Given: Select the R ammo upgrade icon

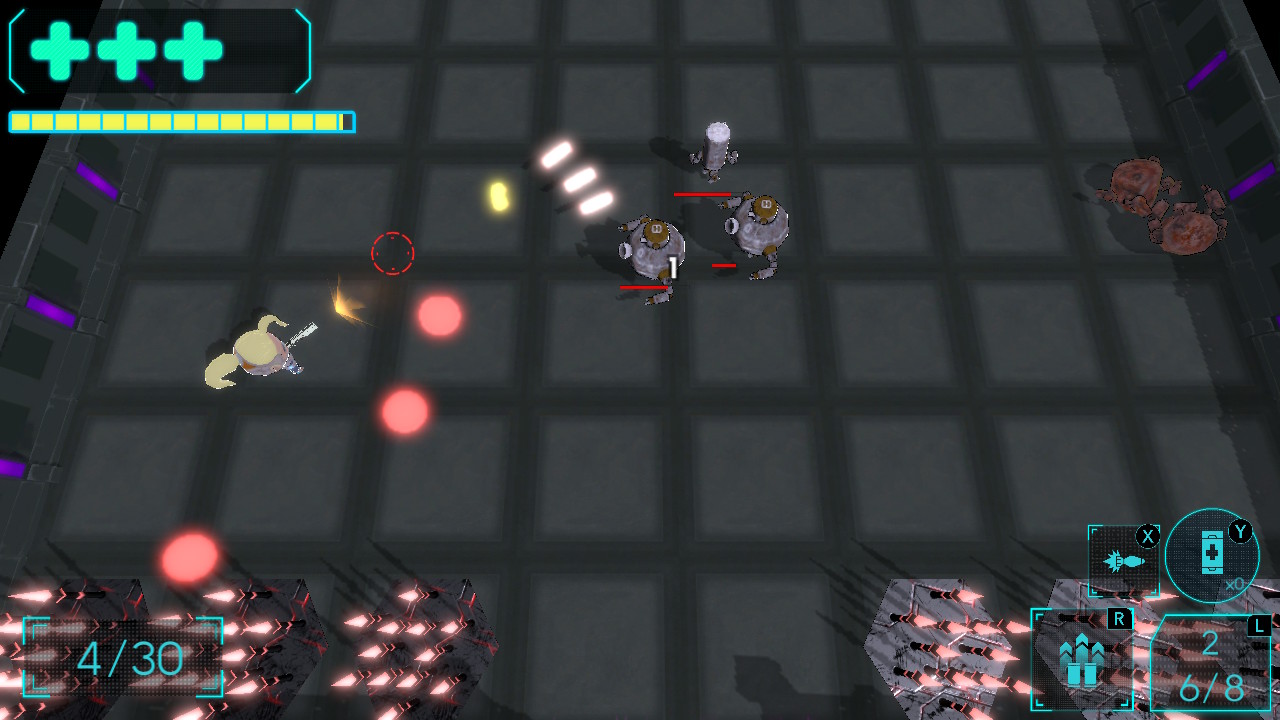Looking at the screenshot, I should 1083,660.
